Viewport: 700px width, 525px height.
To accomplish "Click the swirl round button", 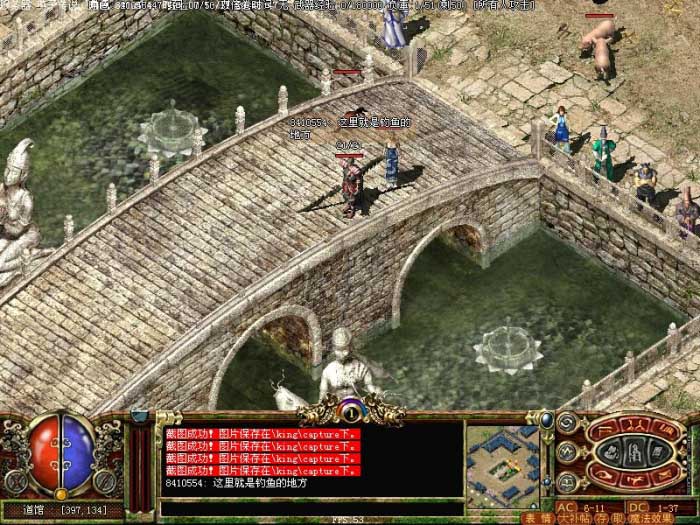I will click(568, 423).
